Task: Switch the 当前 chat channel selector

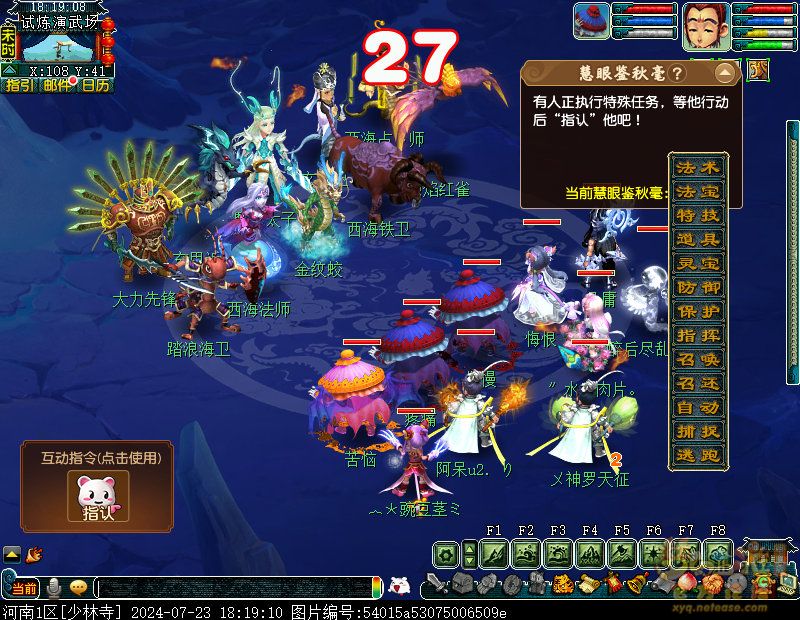Action: pyautogui.click(x=25, y=587)
